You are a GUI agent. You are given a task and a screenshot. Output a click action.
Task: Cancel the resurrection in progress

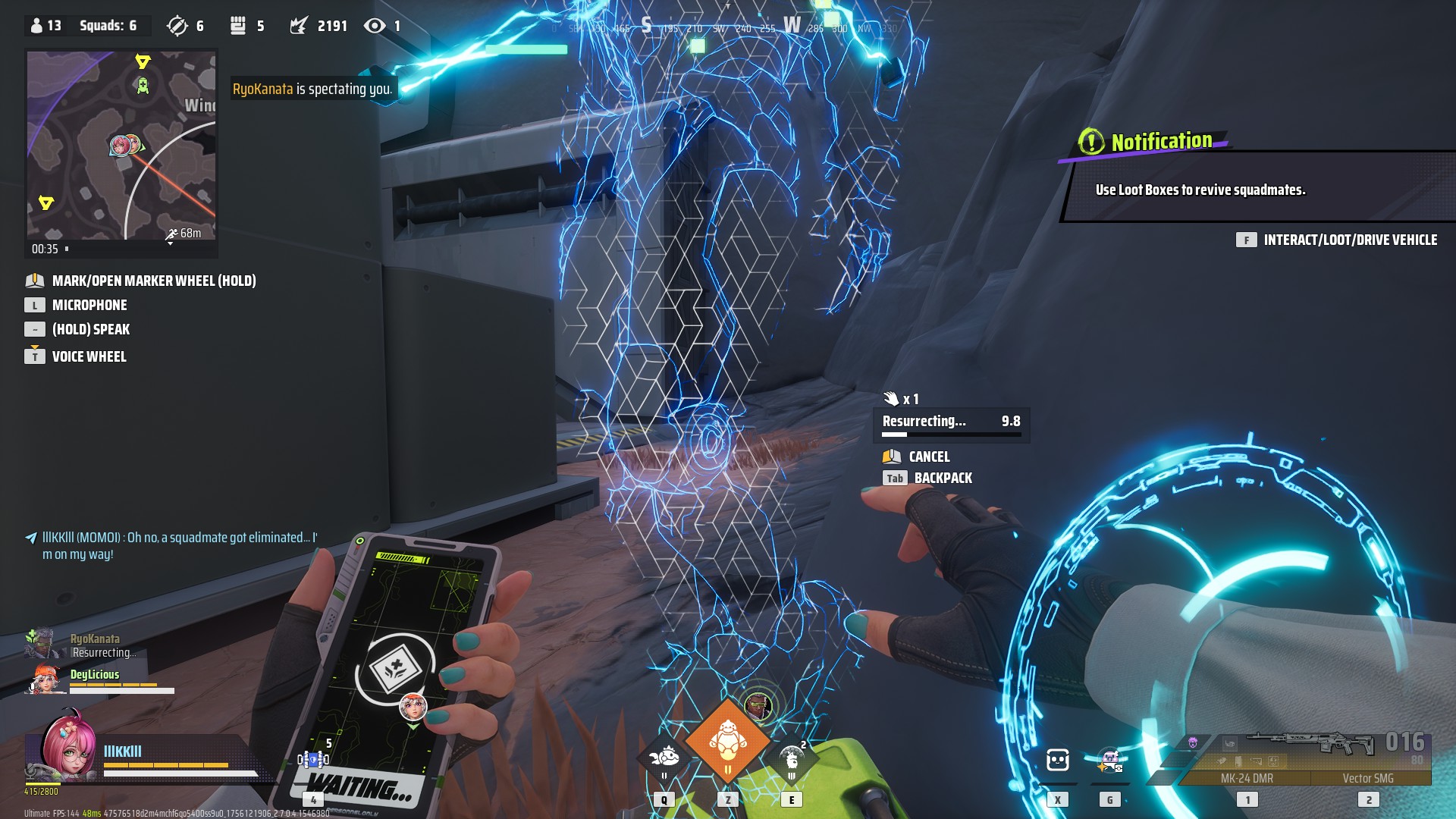[928, 457]
